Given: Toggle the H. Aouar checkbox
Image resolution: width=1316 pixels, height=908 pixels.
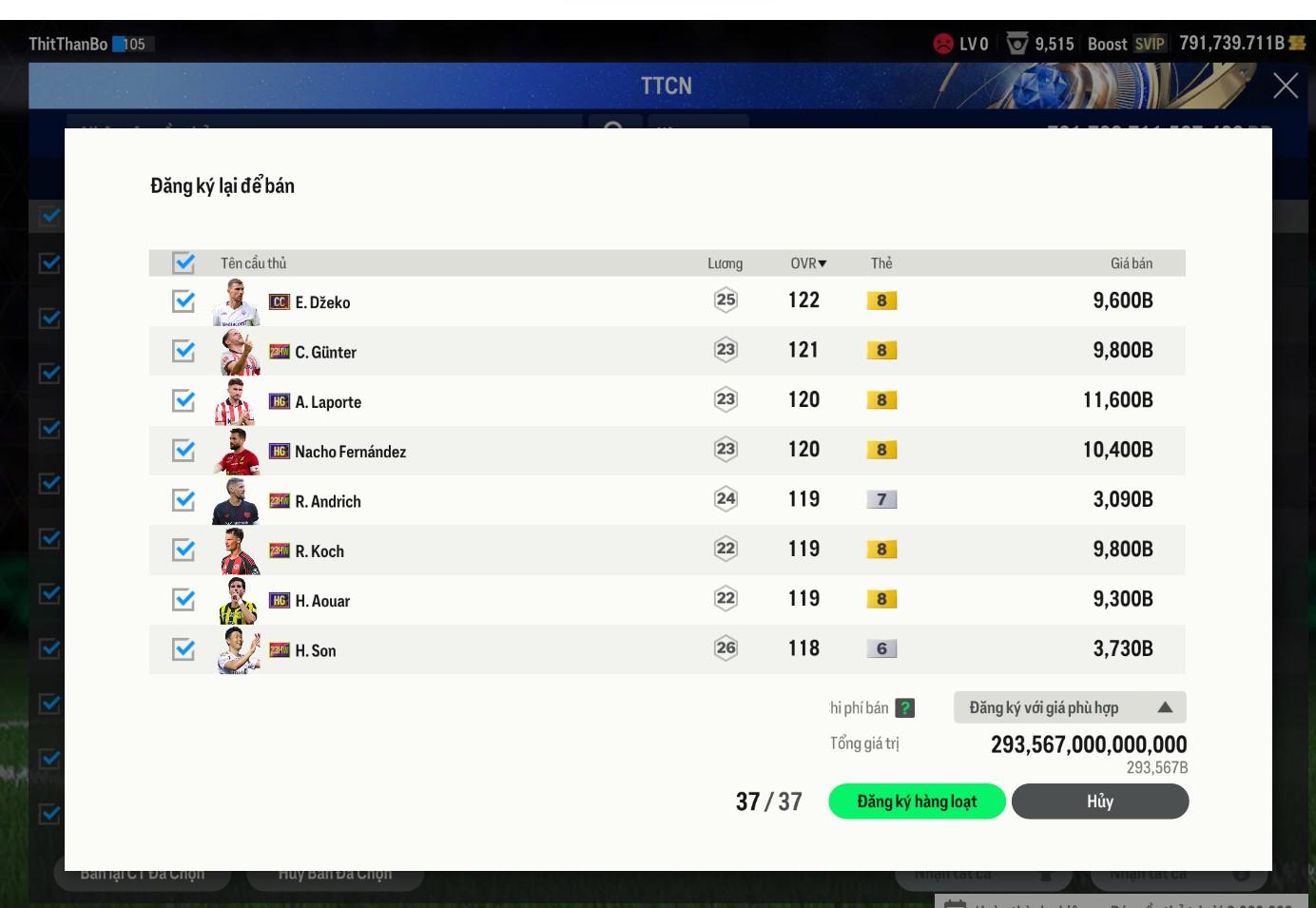Looking at the screenshot, I should (184, 600).
